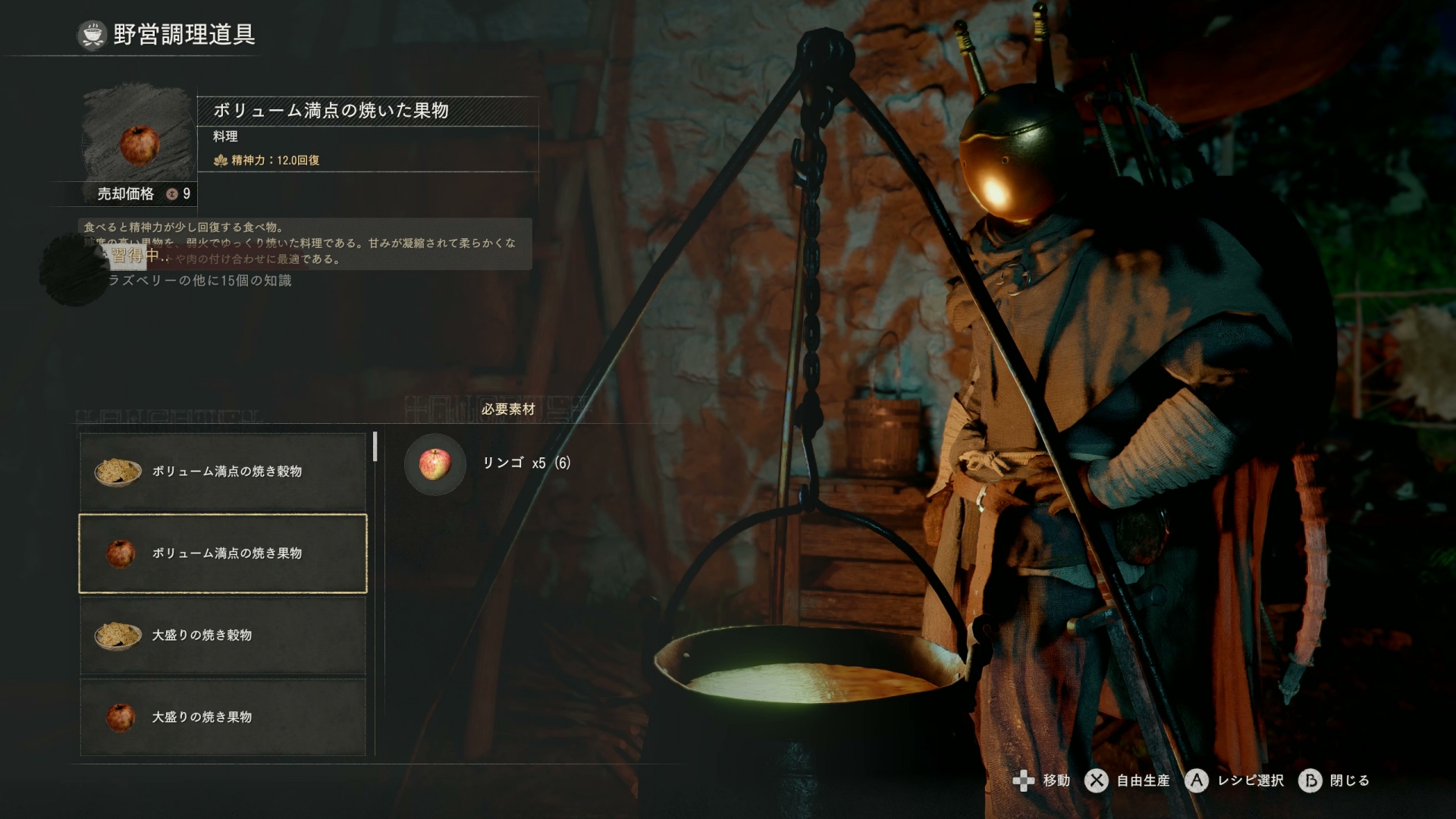
Task: Click the recipe list scrollbar
Action: (375, 447)
